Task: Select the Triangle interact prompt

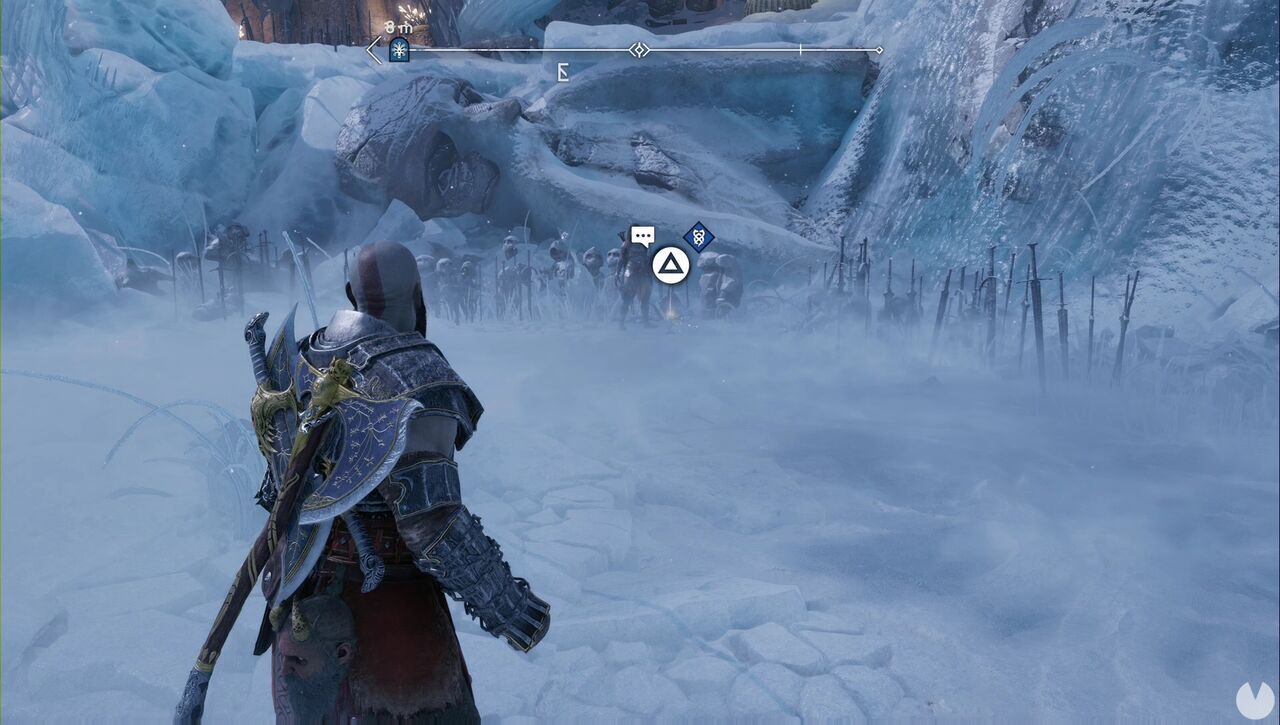Action: [x=673, y=265]
